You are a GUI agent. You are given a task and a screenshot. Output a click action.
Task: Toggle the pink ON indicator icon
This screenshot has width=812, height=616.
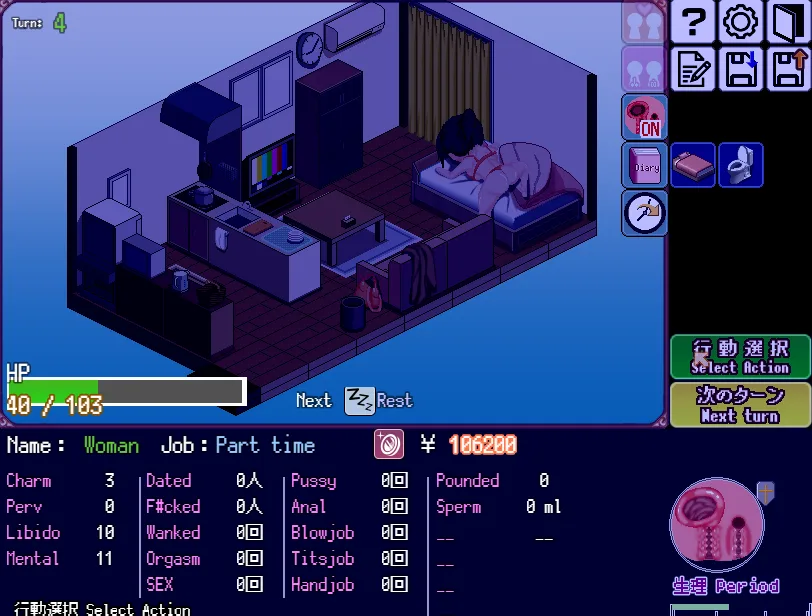click(x=644, y=117)
